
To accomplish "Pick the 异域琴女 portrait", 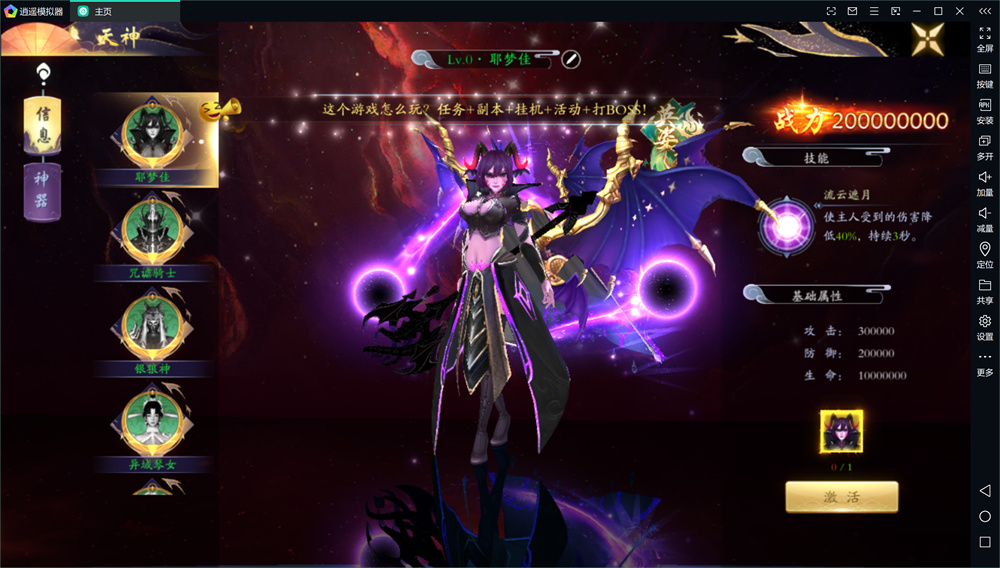I will point(152,421).
